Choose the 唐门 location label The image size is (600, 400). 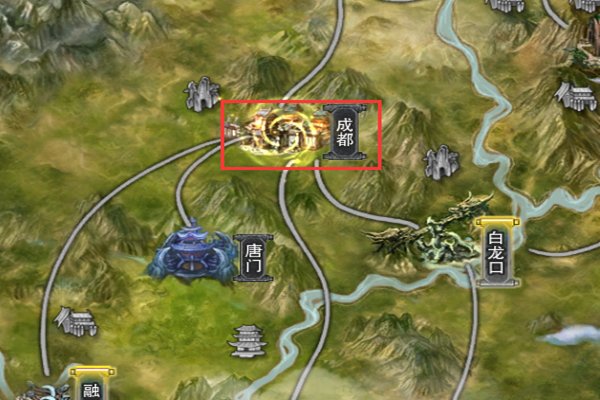tap(251, 257)
